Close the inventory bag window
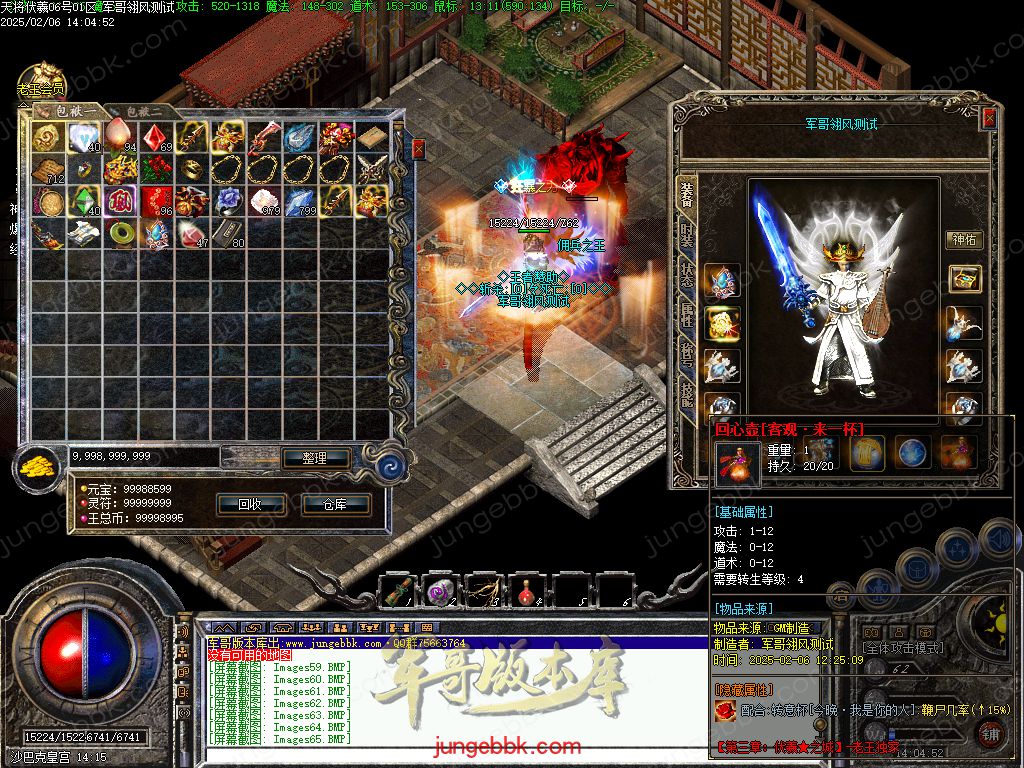Screen dimensions: 1024x768 418,148
